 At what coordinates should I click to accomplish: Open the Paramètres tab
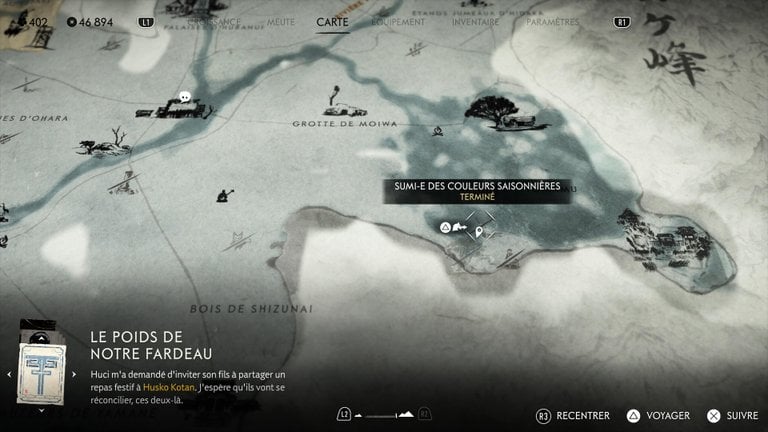coord(552,21)
